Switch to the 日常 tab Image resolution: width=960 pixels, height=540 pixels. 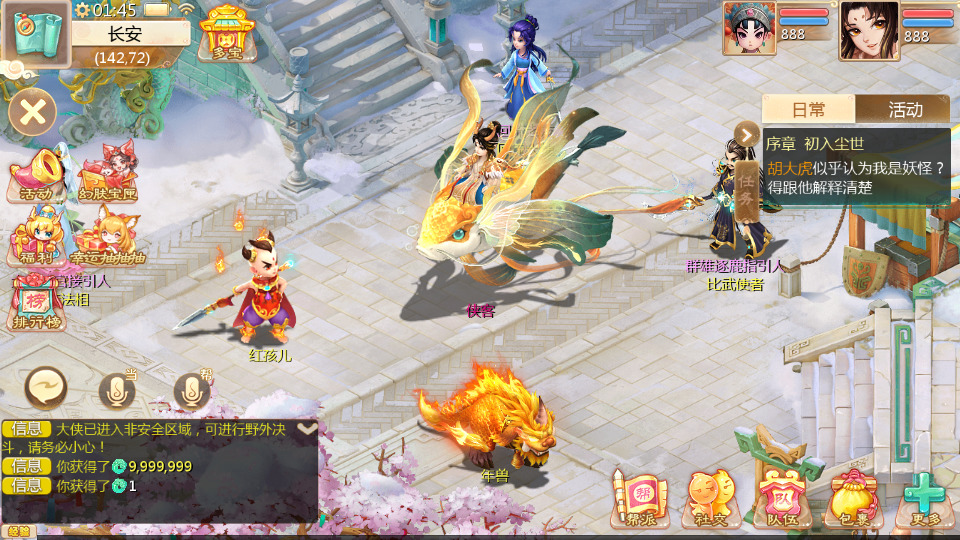pyautogui.click(x=808, y=109)
